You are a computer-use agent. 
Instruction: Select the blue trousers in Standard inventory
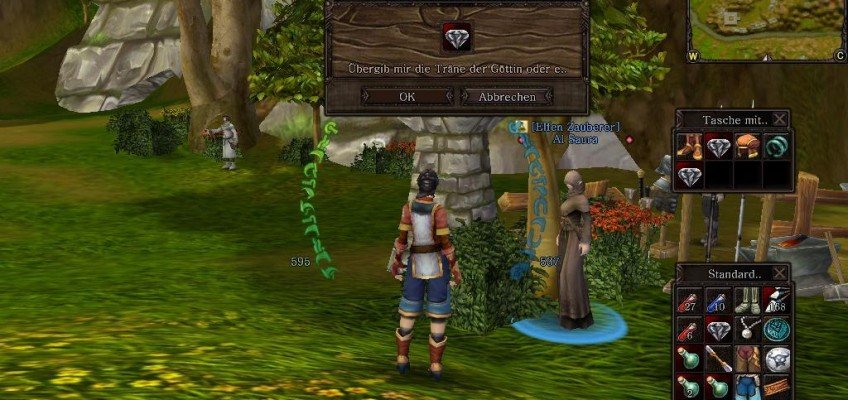point(747,386)
